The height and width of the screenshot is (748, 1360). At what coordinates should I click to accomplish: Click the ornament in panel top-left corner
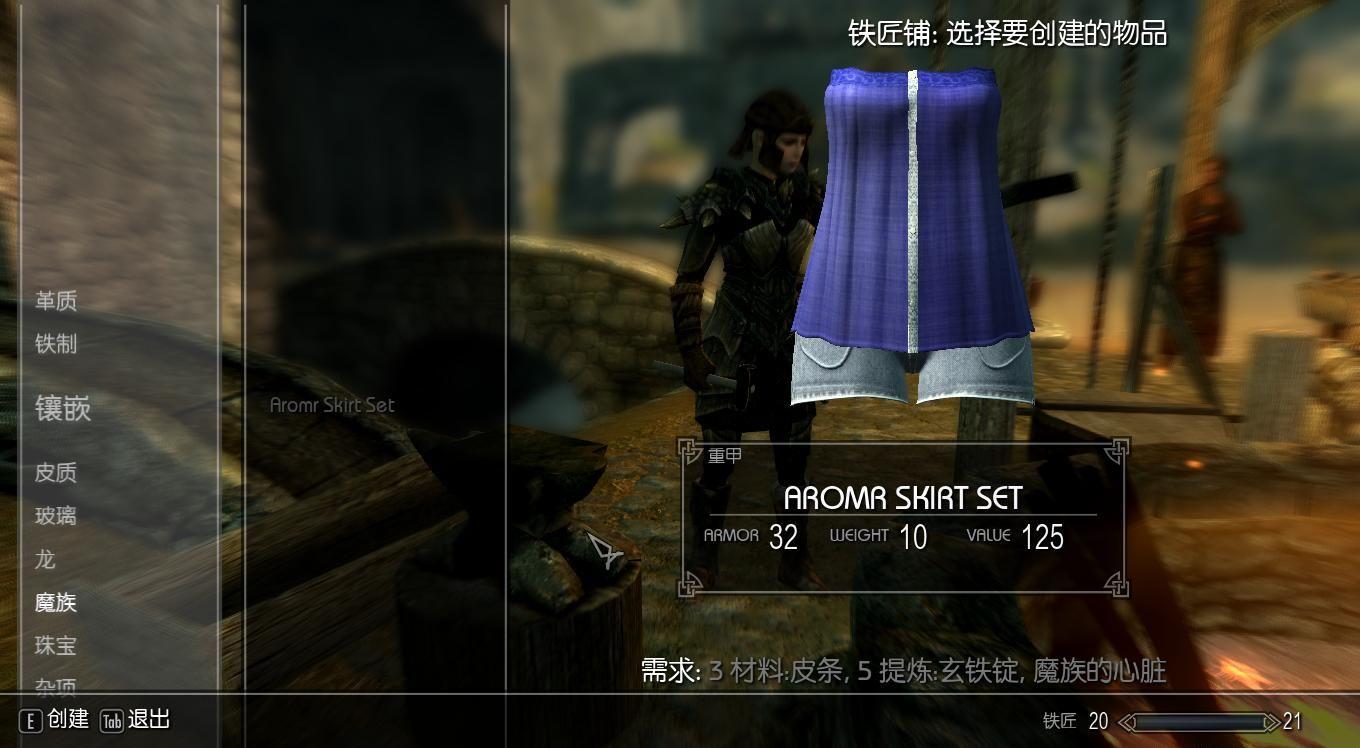pyautogui.click(x=688, y=449)
